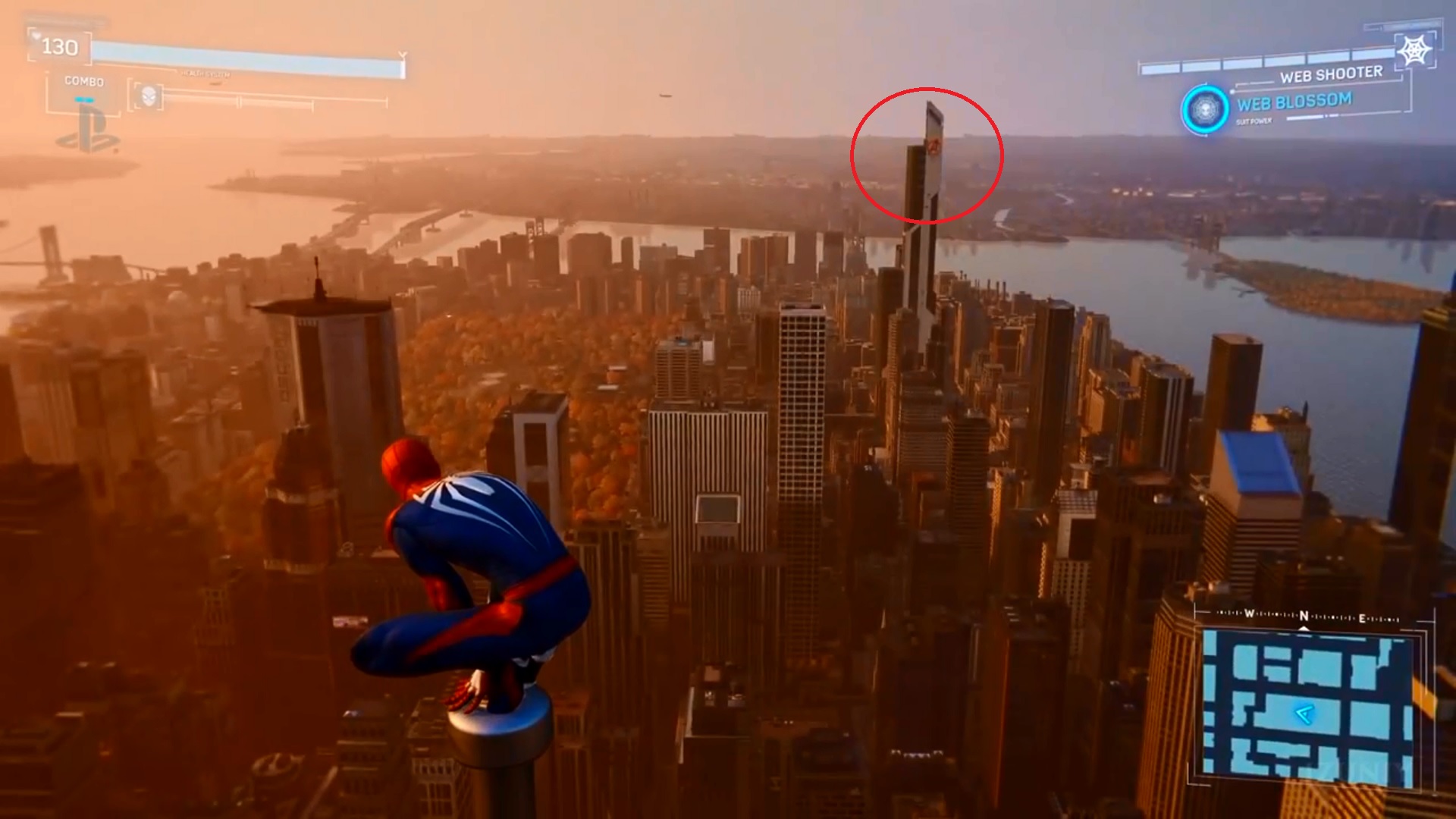
Task: Click the skull focus meter icon
Action: [149, 96]
